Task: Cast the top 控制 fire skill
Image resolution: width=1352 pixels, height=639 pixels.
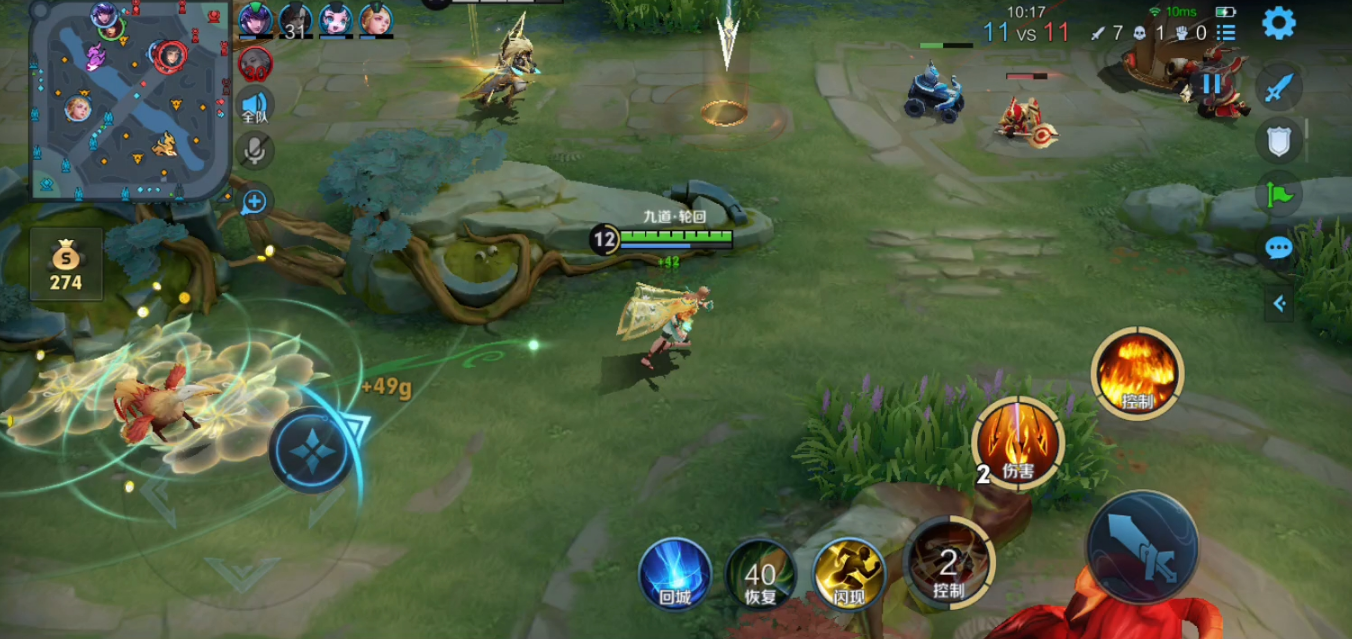Action: coord(1137,374)
